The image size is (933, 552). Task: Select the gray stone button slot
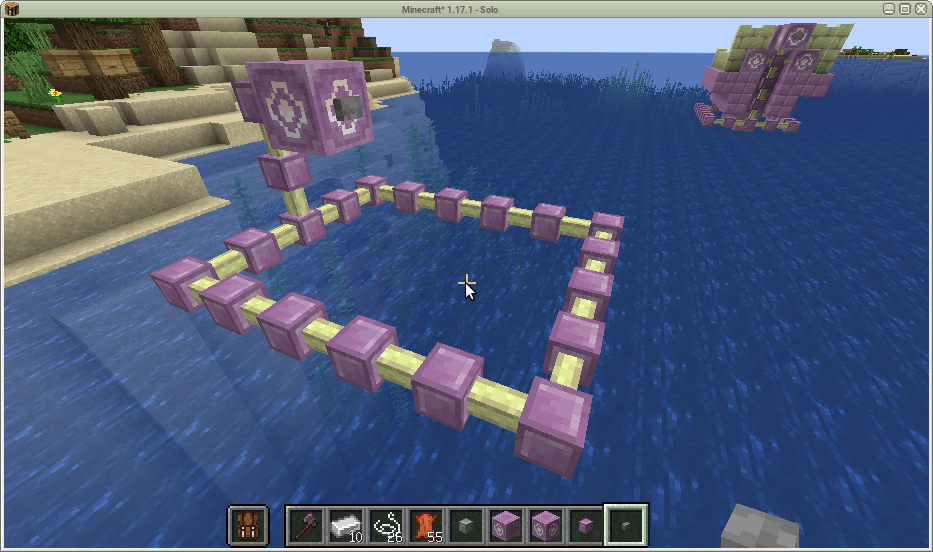pos(466,524)
